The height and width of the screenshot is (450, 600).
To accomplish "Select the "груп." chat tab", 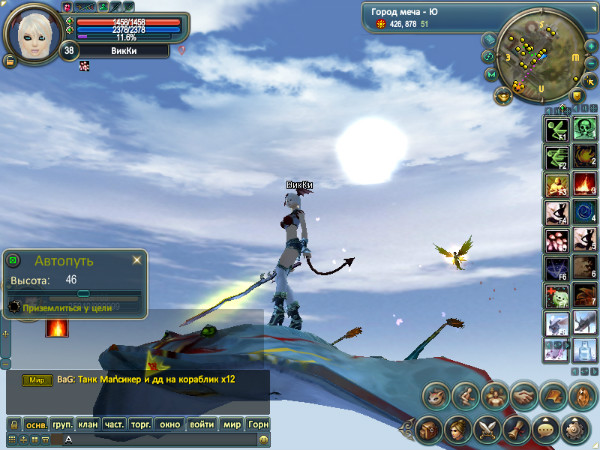I will pyautogui.click(x=62, y=425).
